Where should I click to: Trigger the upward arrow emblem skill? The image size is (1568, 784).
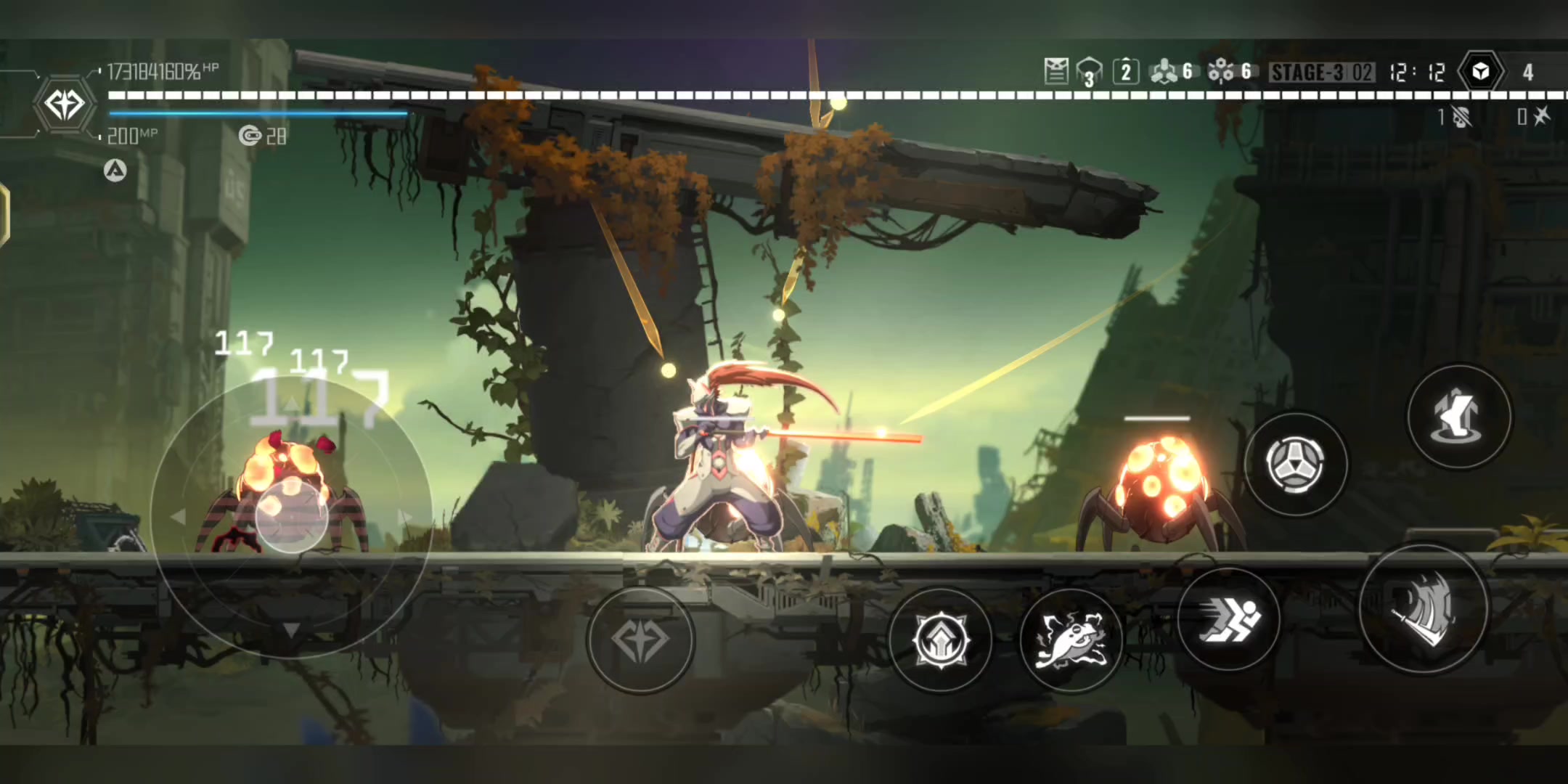pos(941,640)
